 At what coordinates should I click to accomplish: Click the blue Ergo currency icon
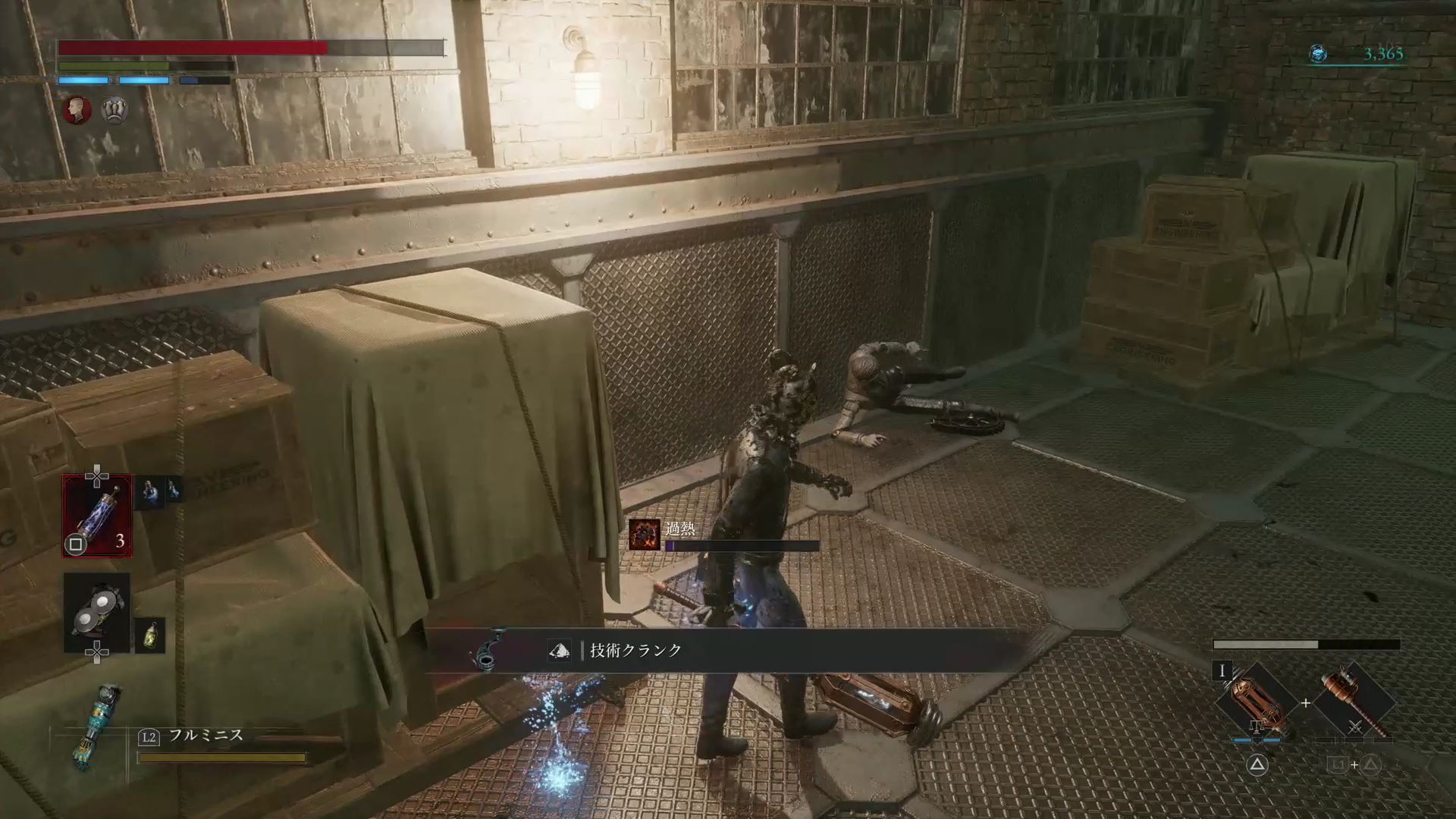[x=1318, y=53]
